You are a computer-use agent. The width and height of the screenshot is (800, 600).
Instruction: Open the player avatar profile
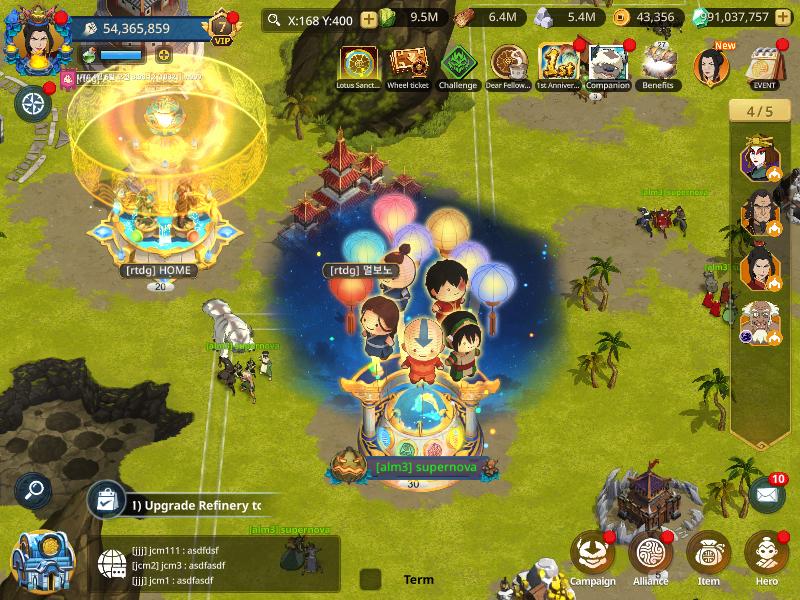click(x=33, y=40)
